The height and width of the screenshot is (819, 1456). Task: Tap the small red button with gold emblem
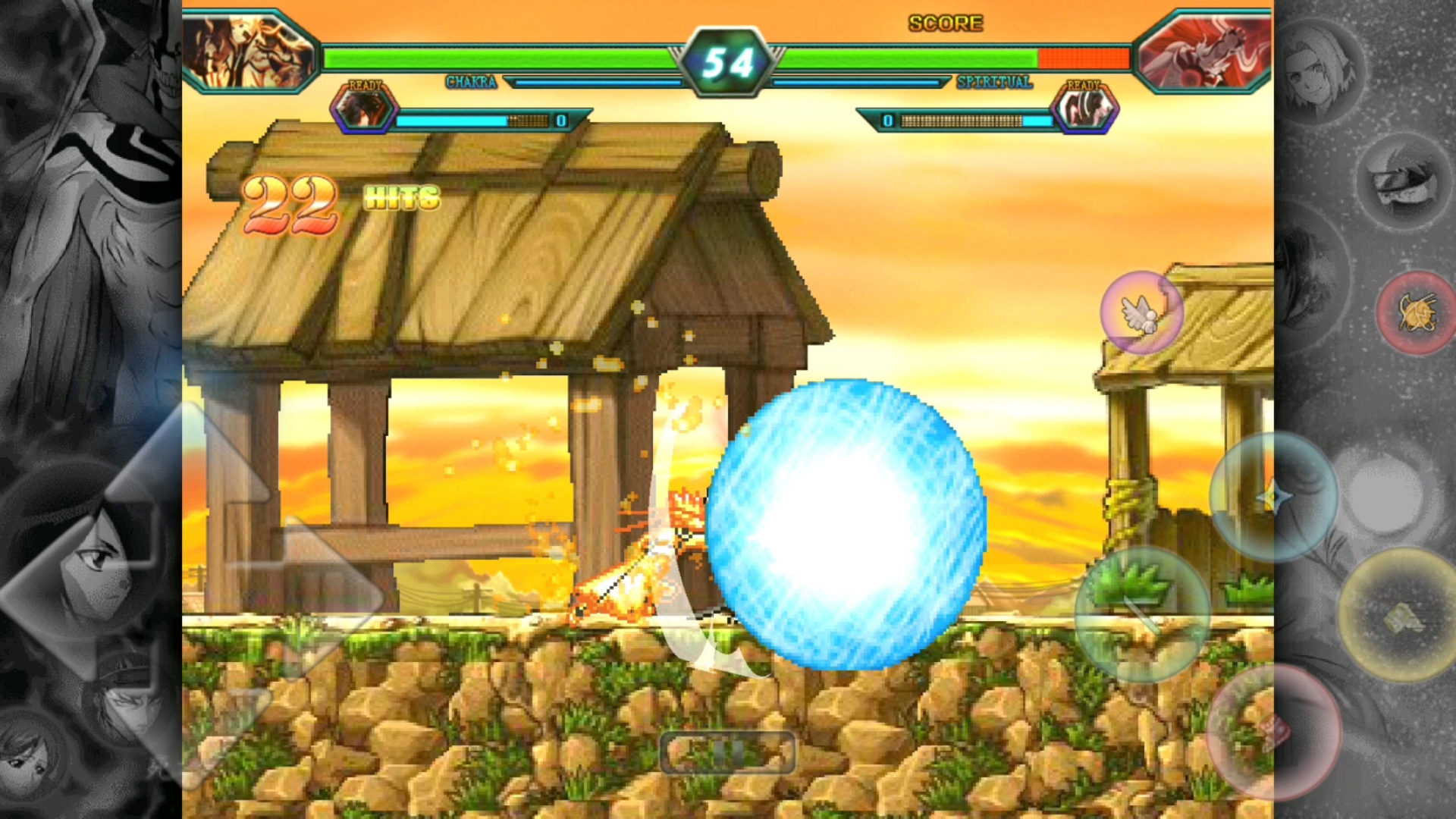pos(1415,312)
